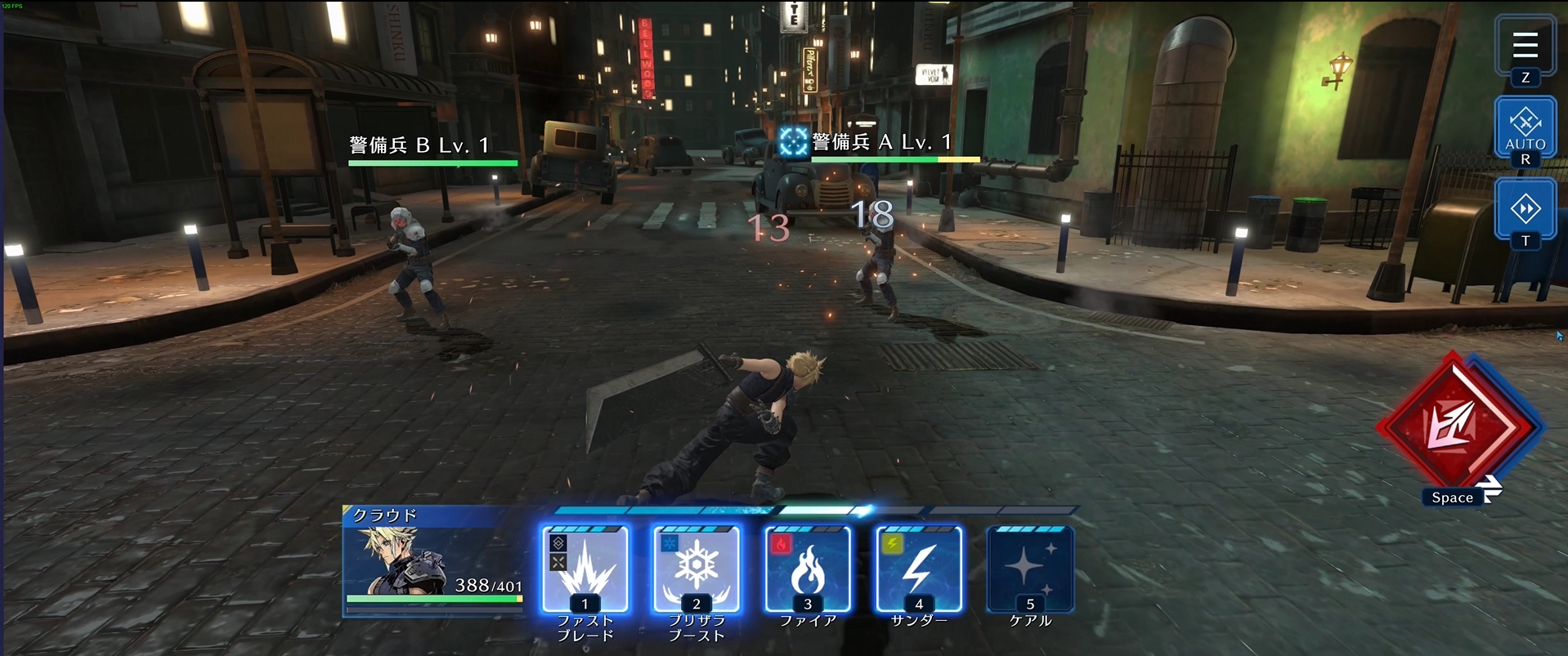Use the ケアル healing spell
Screen dimensions: 1568x656
1030,569
